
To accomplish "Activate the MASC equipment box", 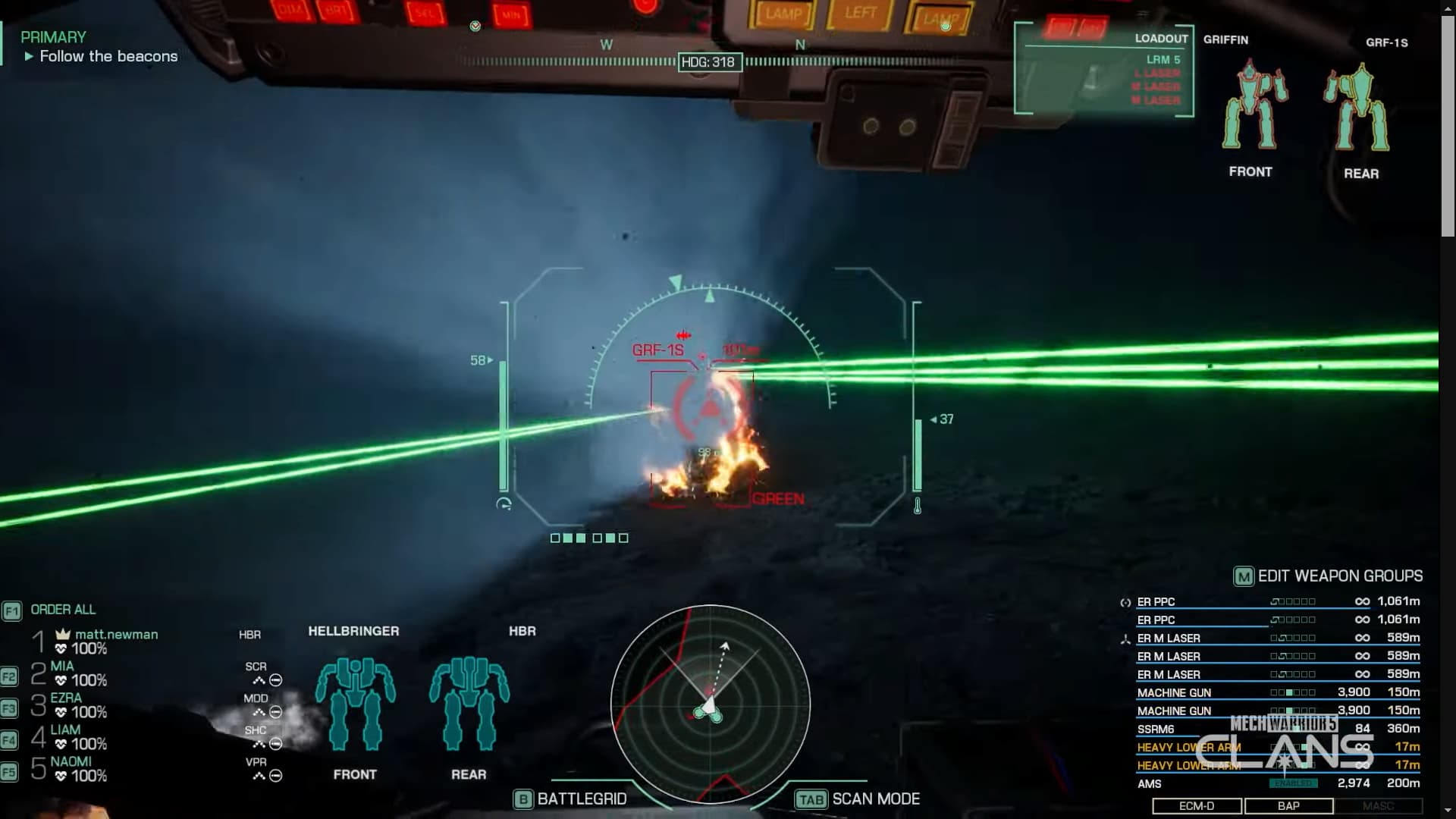I will [x=1378, y=806].
